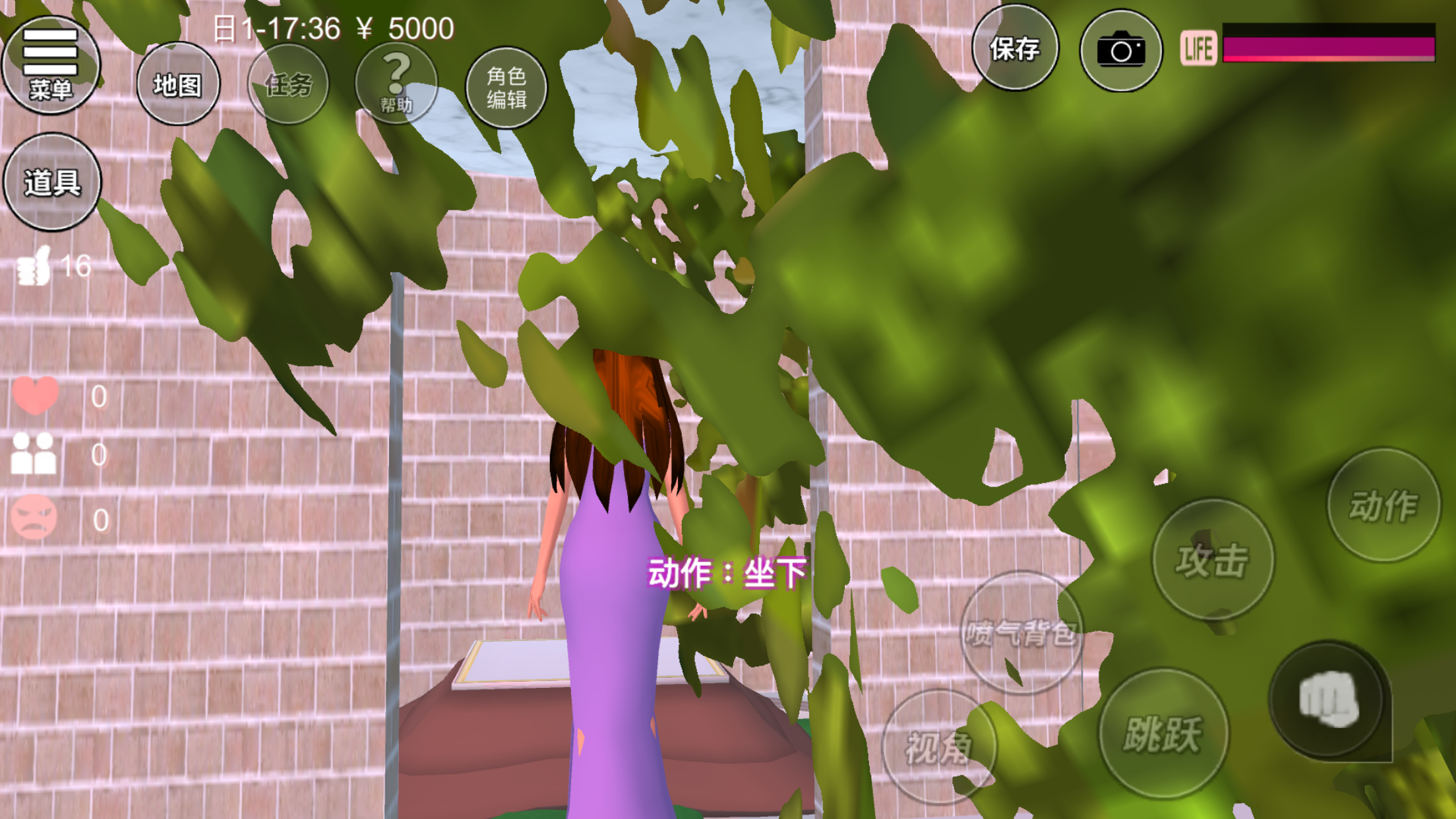
Task: Open the 地图 map
Action: tap(177, 84)
